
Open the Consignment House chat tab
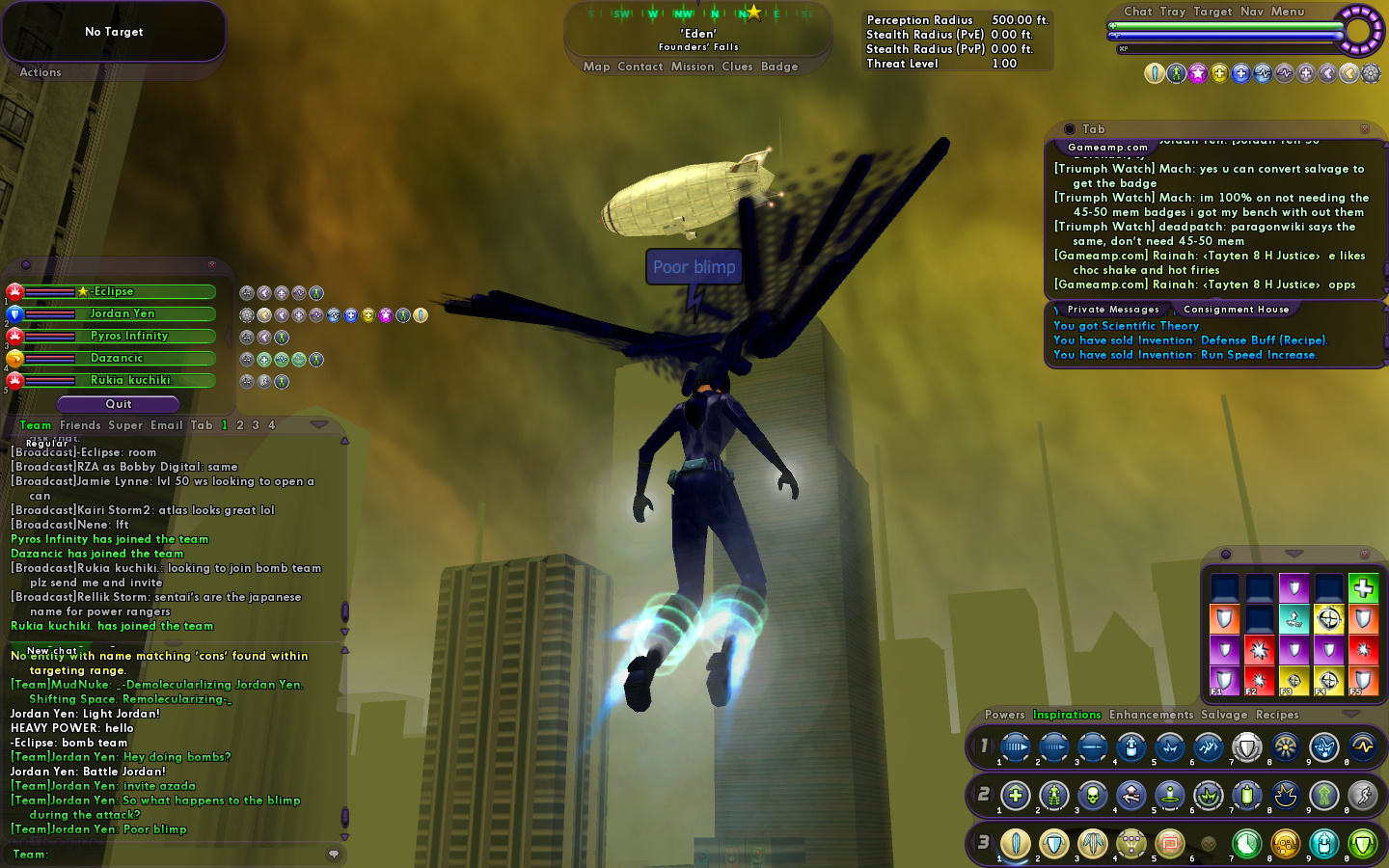click(1236, 310)
